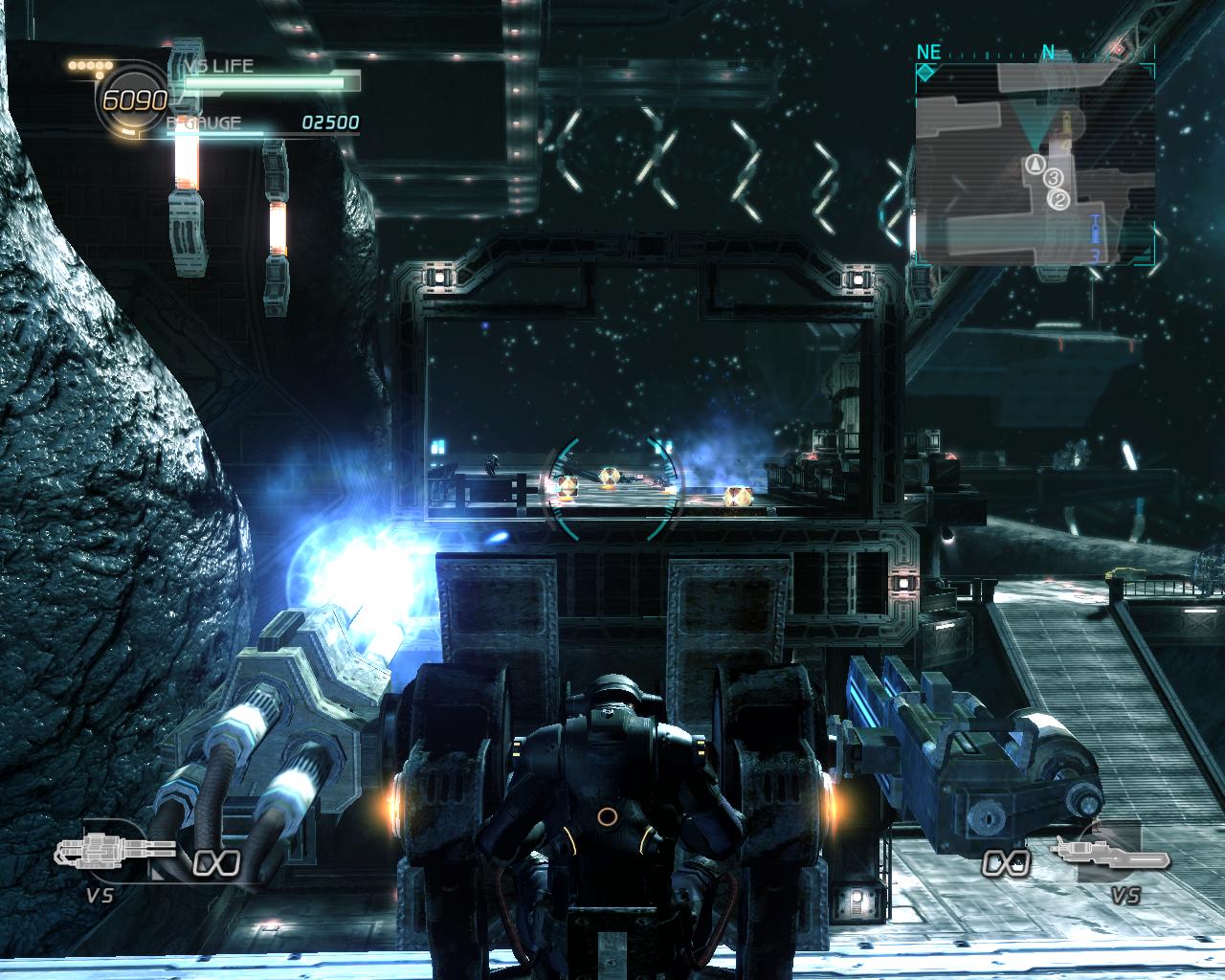The width and height of the screenshot is (1225, 980).
Task: Click the blue post marker on minimap
Action: (1094, 228)
